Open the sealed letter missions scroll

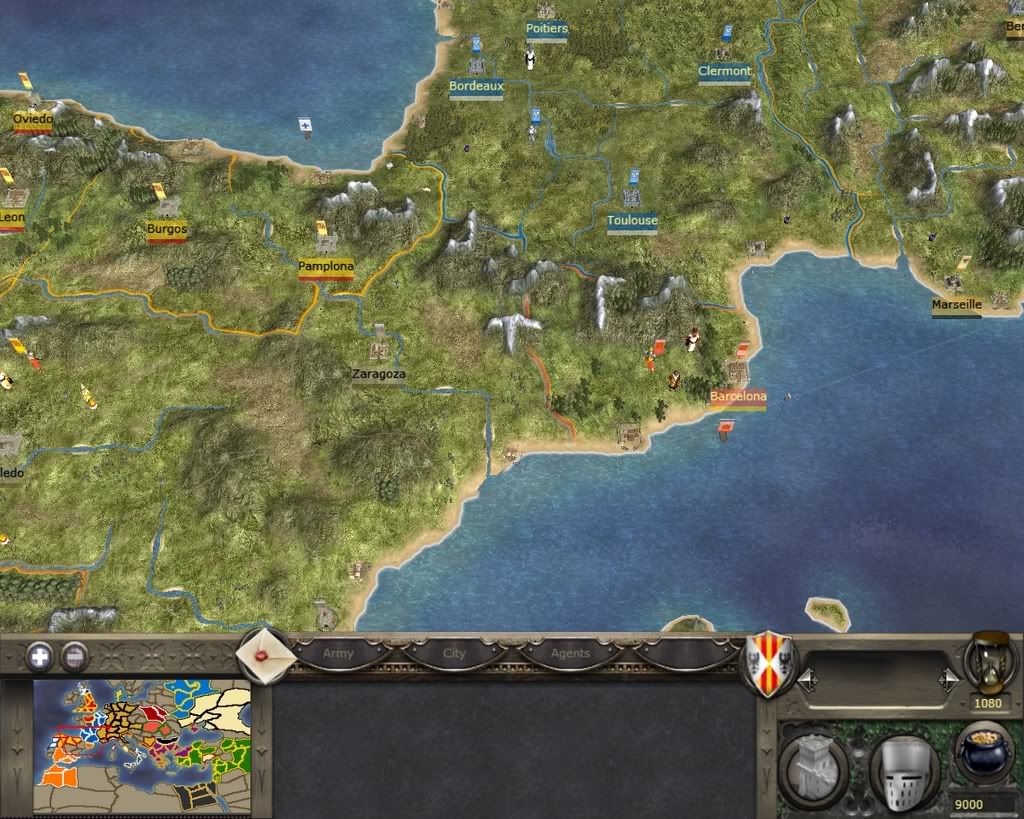[x=265, y=656]
